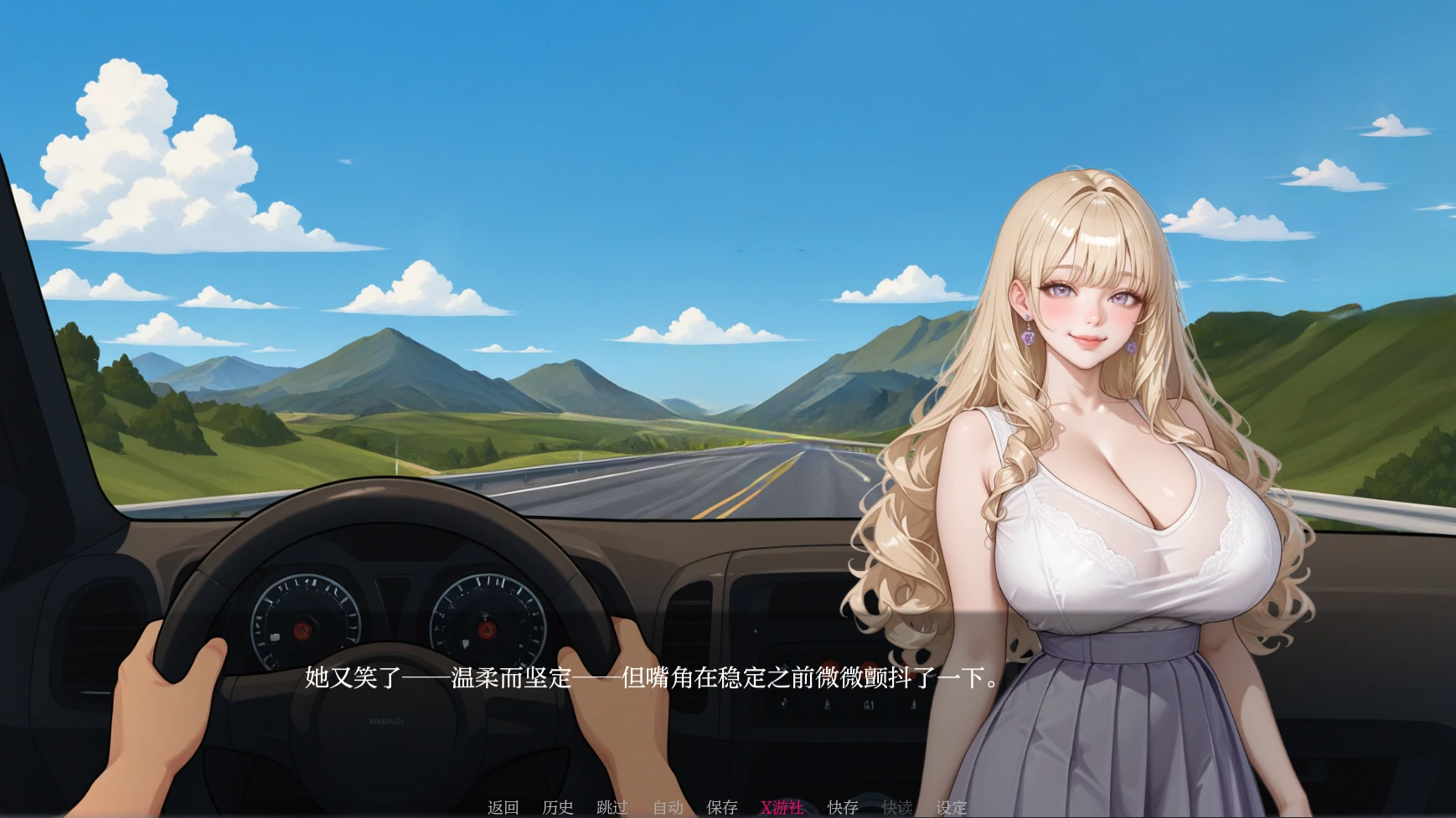Click the character's purple earring
Viewport: 1456px width, 818px height.
(x=1027, y=338)
